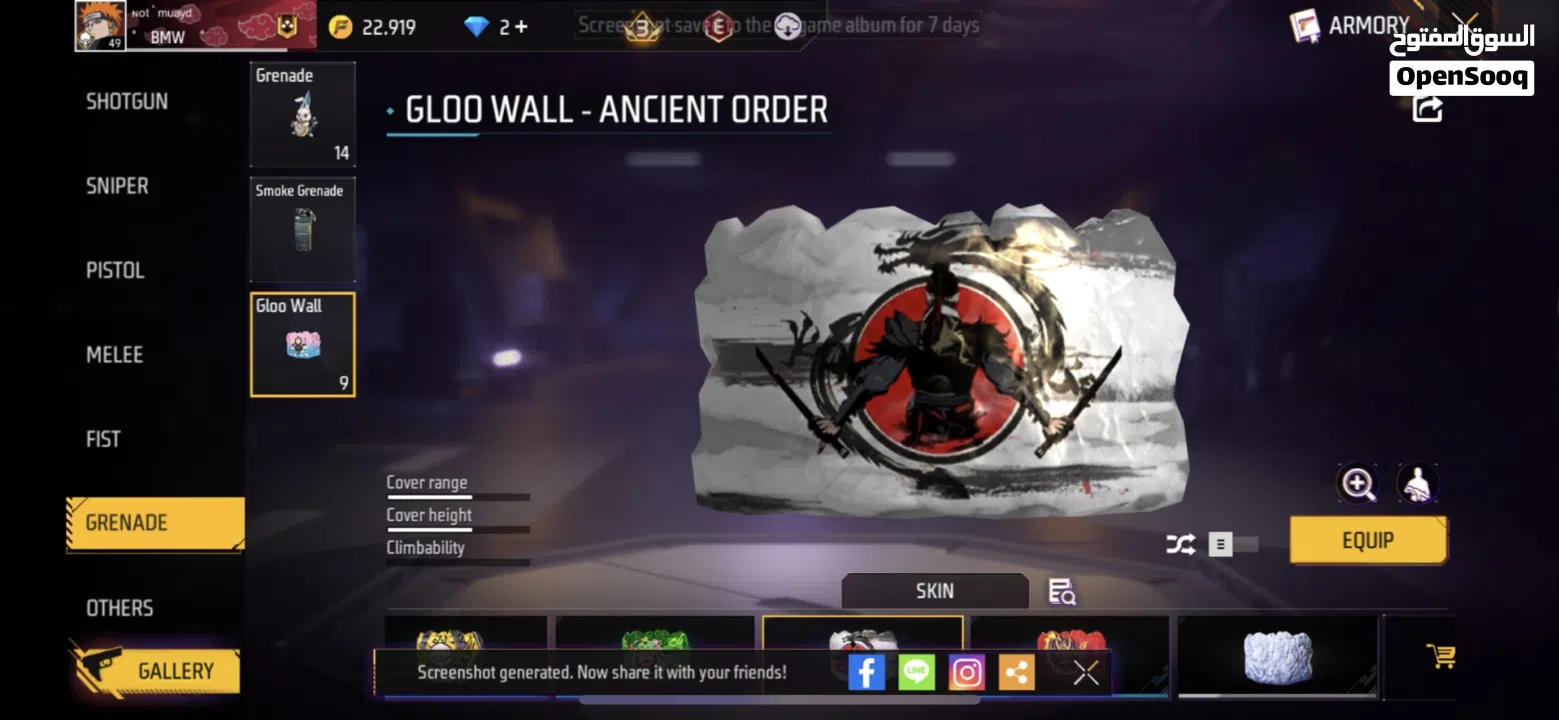Image resolution: width=1559 pixels, height=720 pixels.
Task: Switch to the MELEE category
Action: [113, 354]
